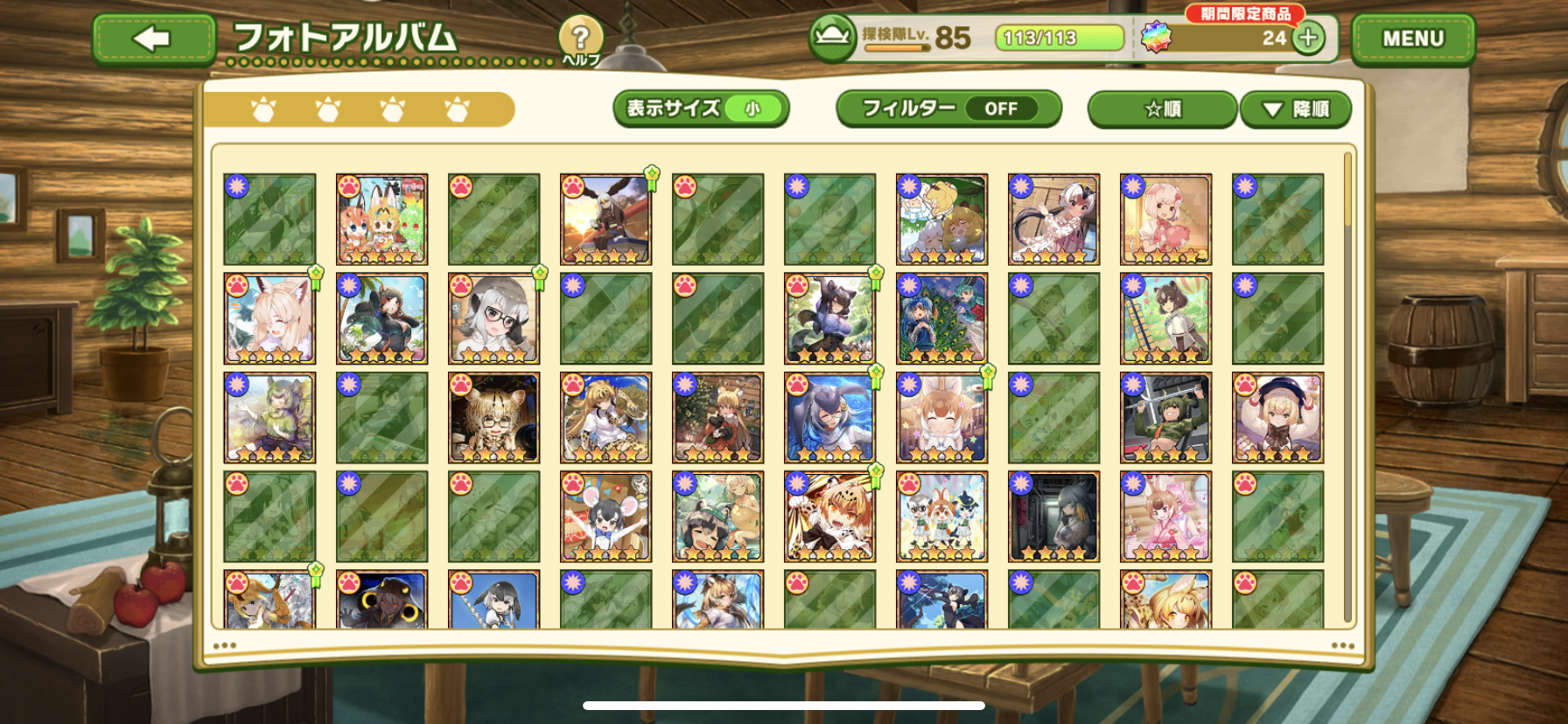Open the filter settings button
1568x724 pixels.
pyautogui.click(x=948, y=109)
